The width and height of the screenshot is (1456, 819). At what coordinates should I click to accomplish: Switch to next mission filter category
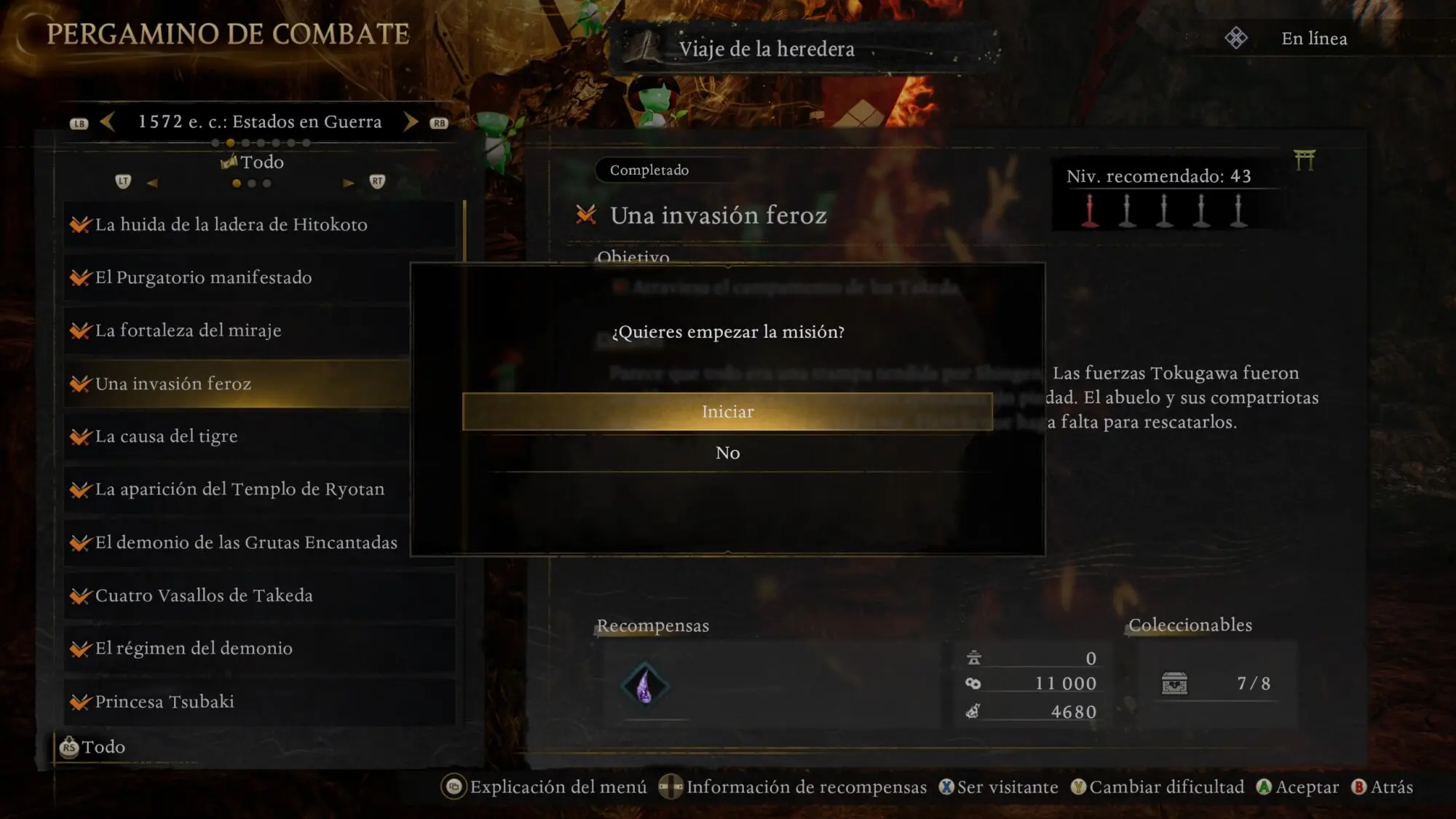(x=349, y=183)
